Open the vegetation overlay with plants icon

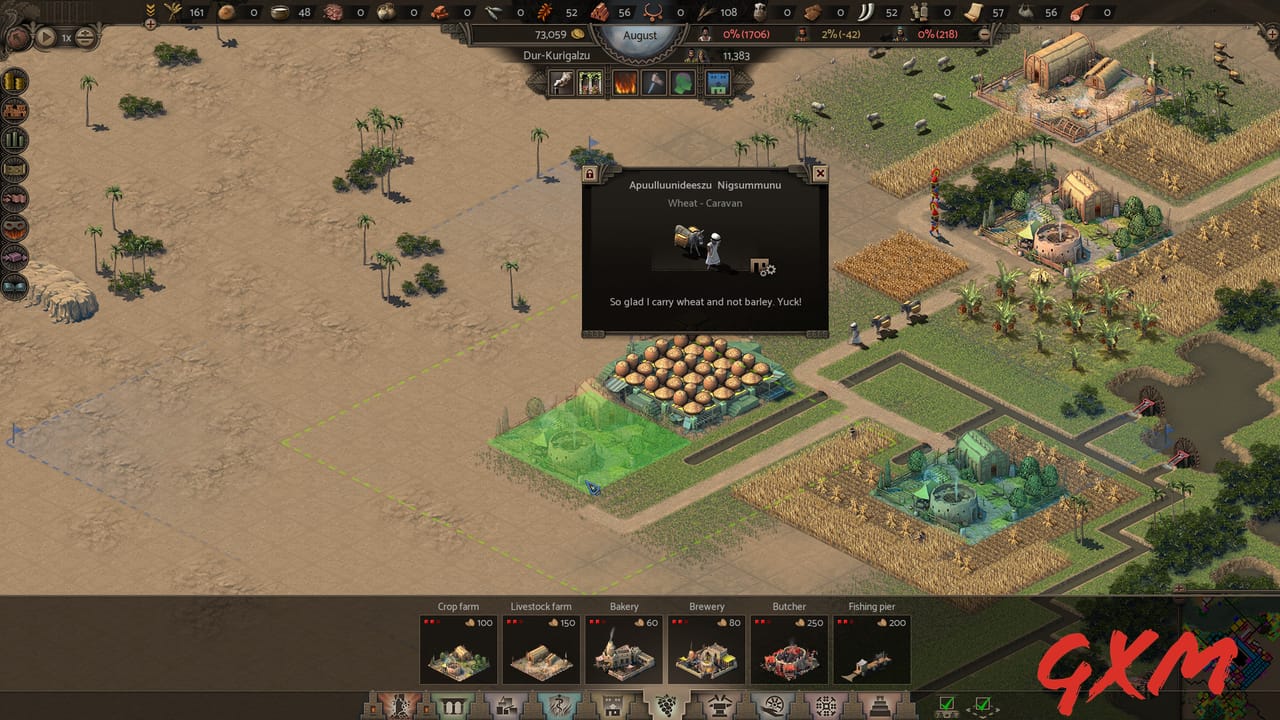(590, 83)
